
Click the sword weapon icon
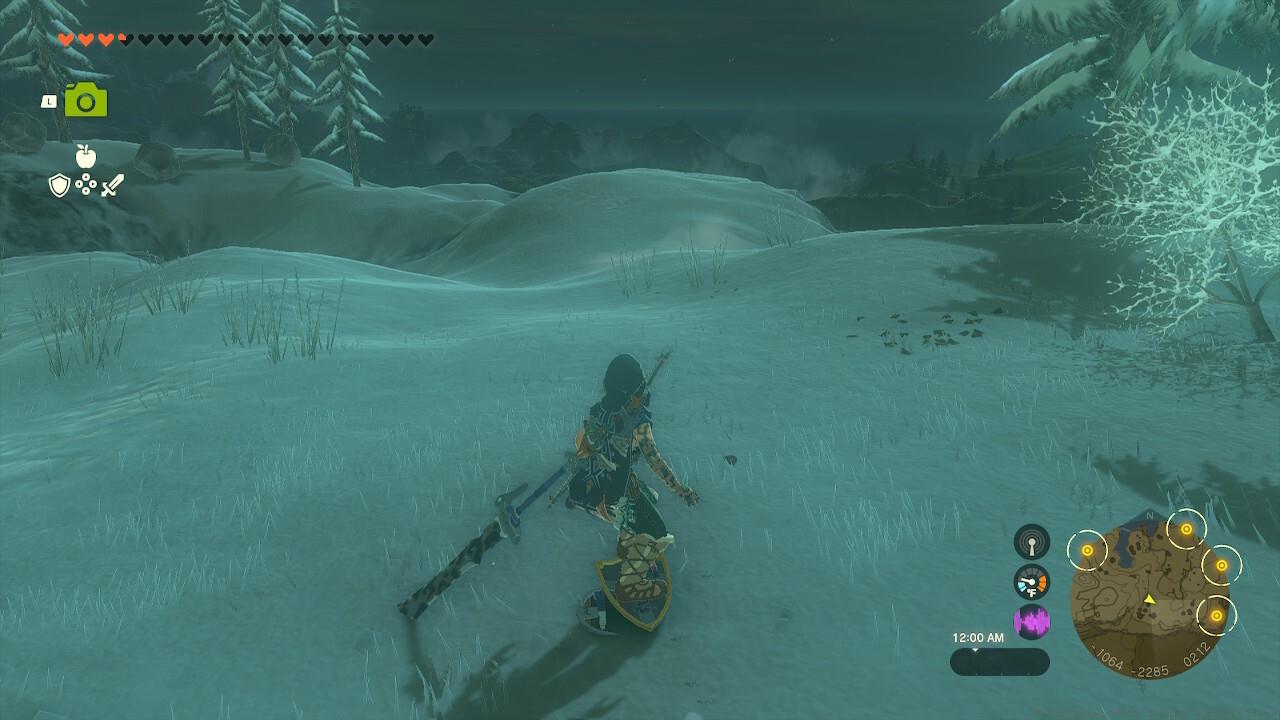[113, 183]
